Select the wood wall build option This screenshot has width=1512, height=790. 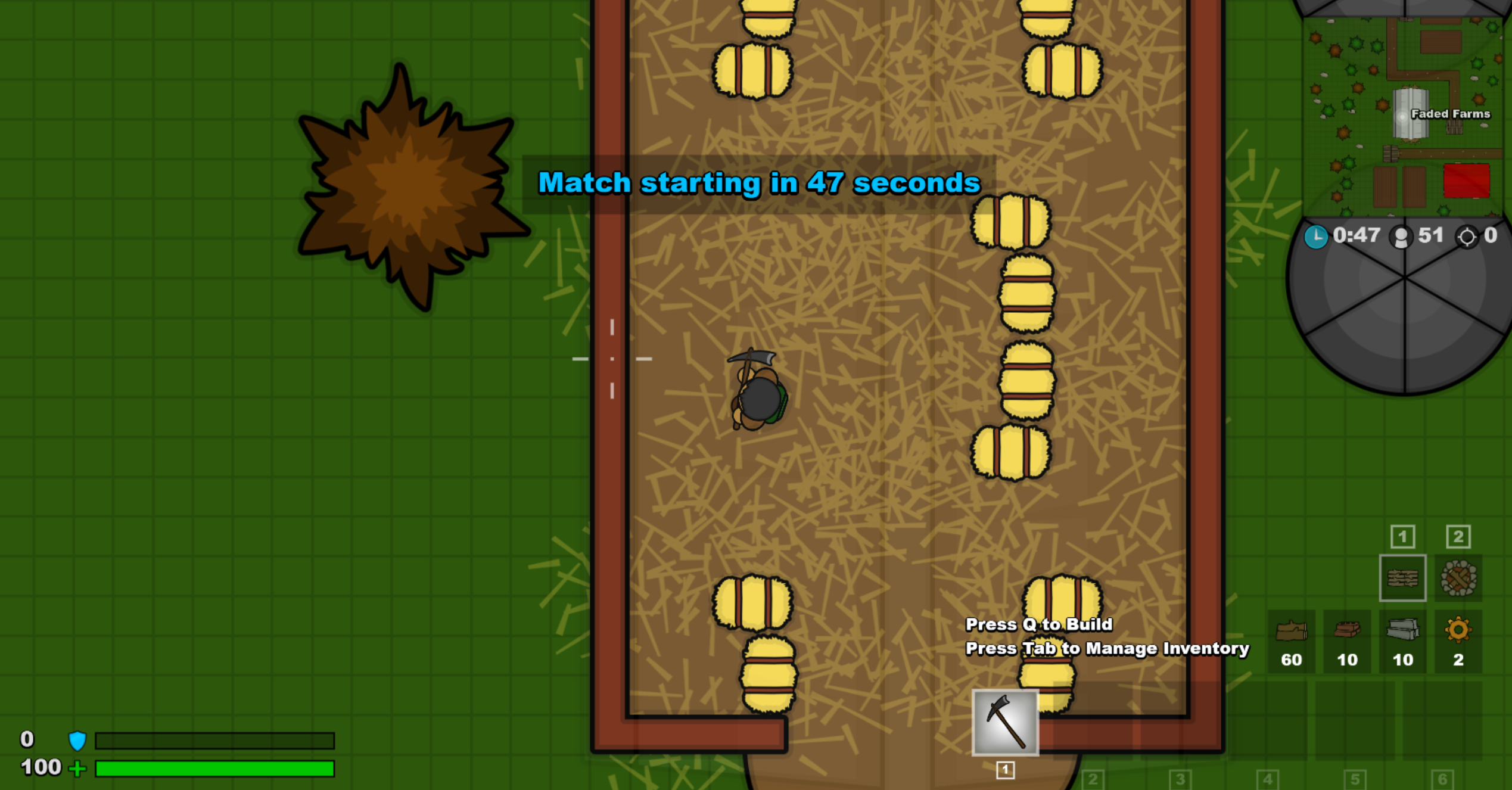(1404, 578)
